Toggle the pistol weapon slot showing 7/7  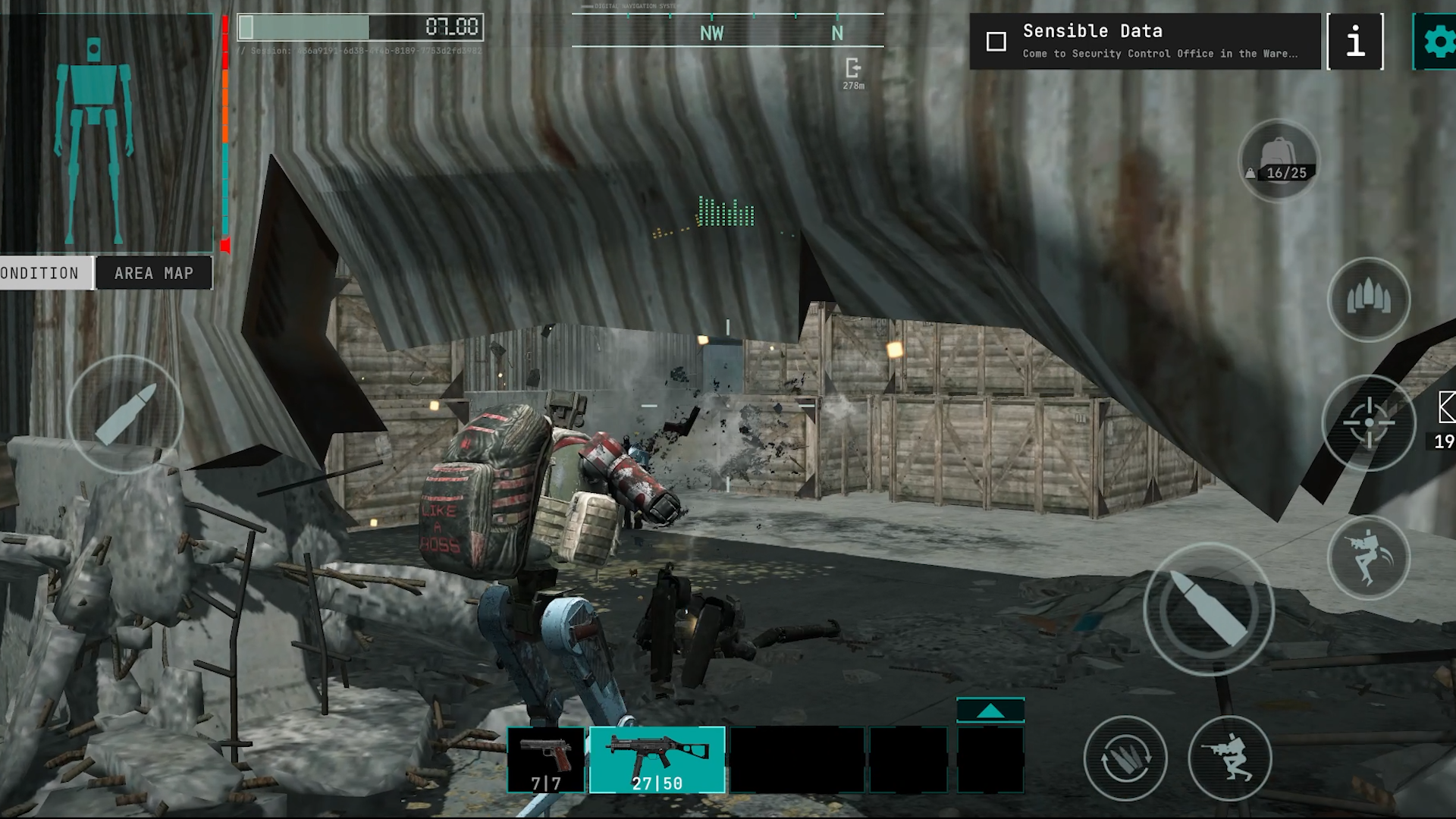pos(546,761)
